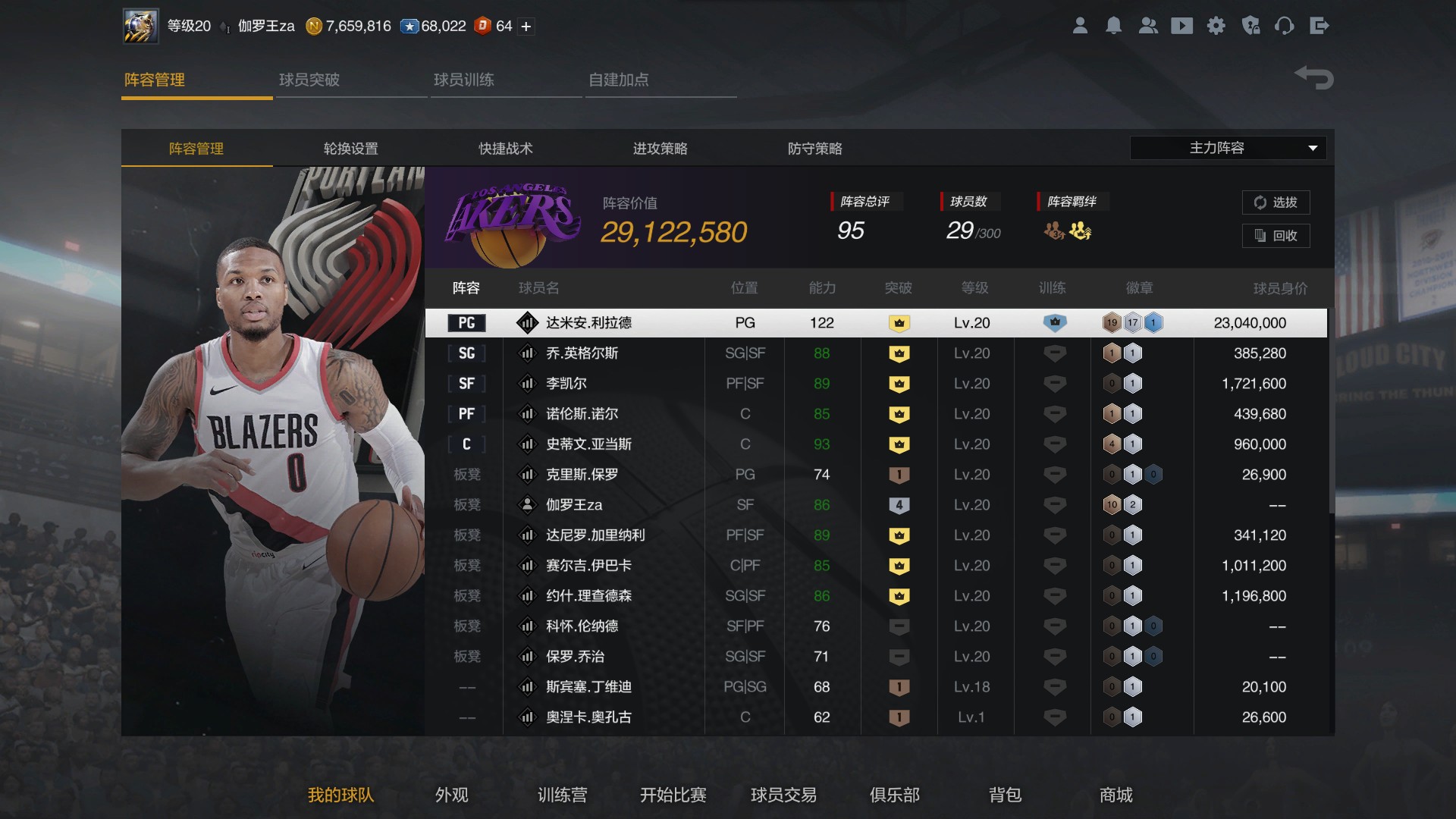Switch to the 球员突破 tab
This screenshot has width=1456, height=819.
[x=309, y=79]
